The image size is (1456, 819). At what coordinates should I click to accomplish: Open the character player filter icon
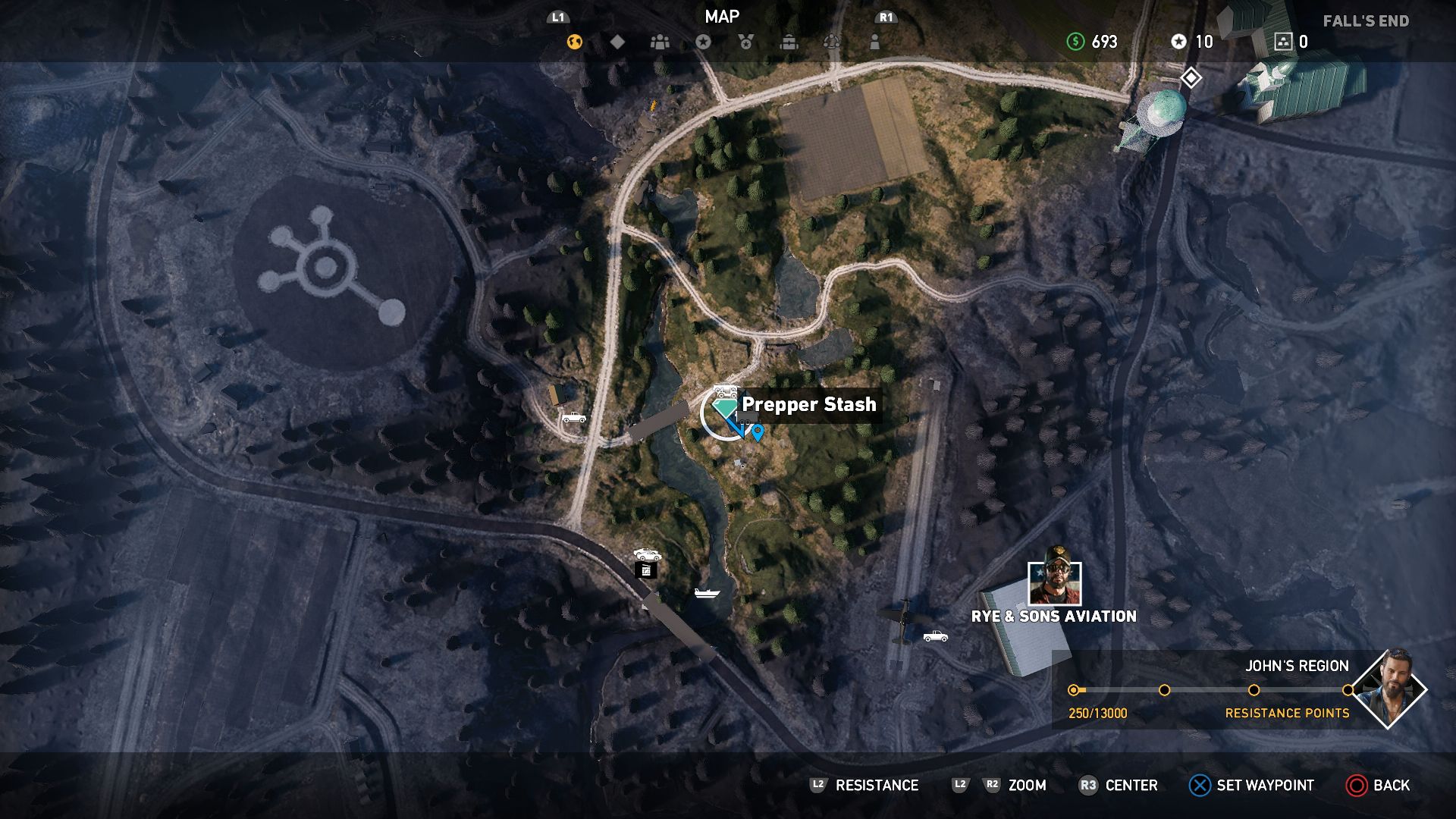876,43
